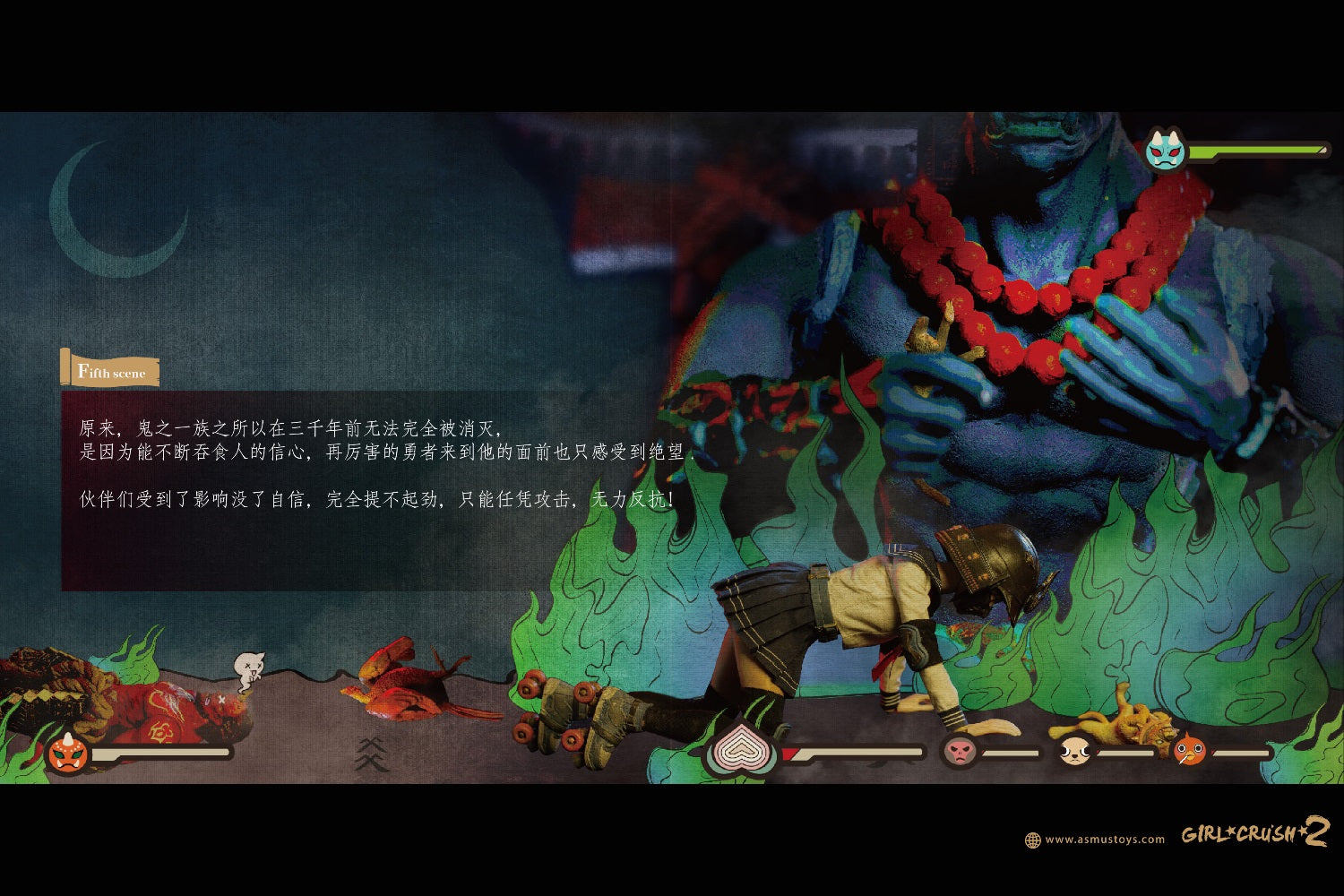The height and width of the screenshot is (896, 1344).
Task: Click the Fifth scene banner label
Action: (110, 371)
